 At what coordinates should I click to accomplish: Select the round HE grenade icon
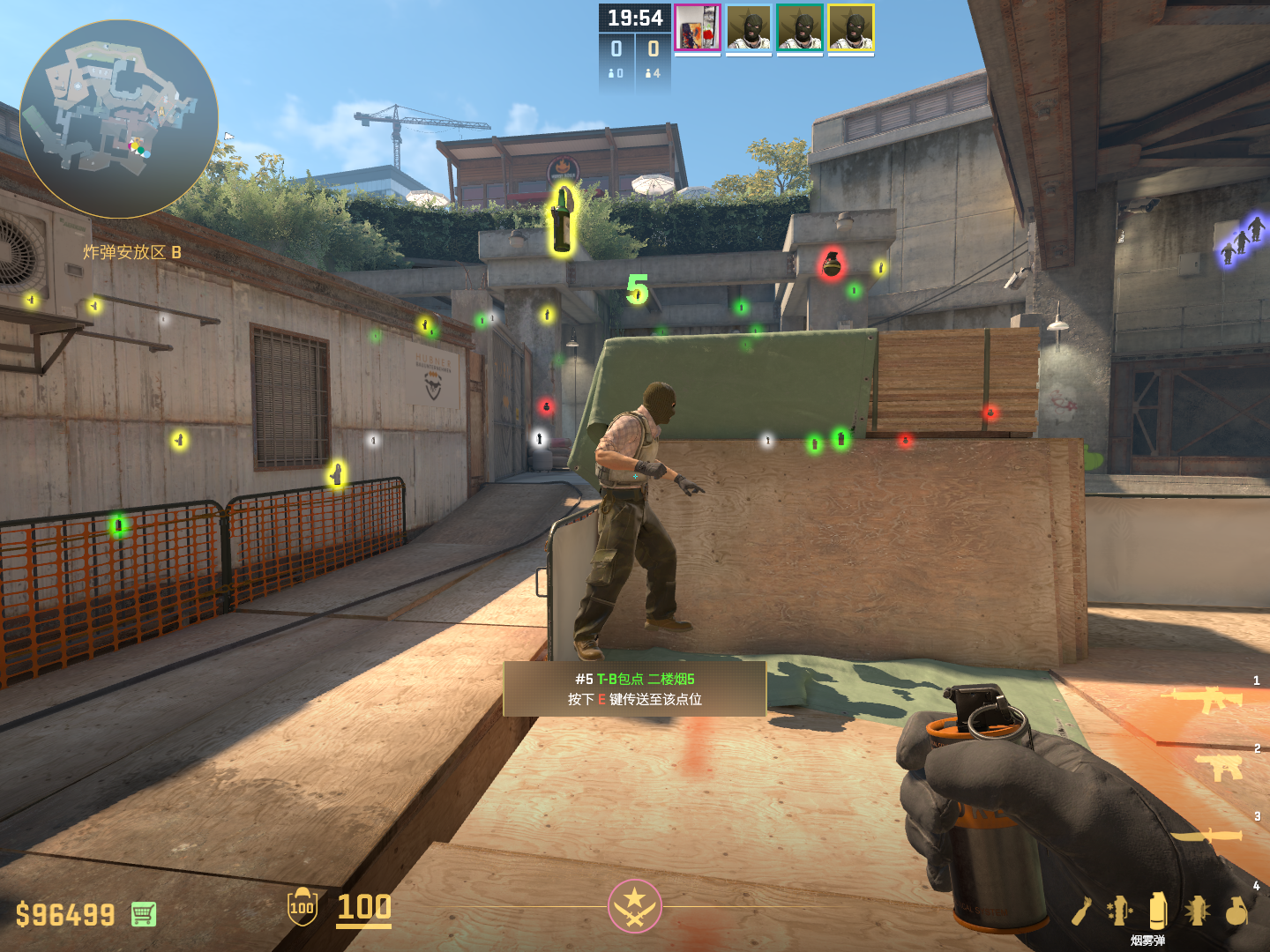tap(1236, 911)
